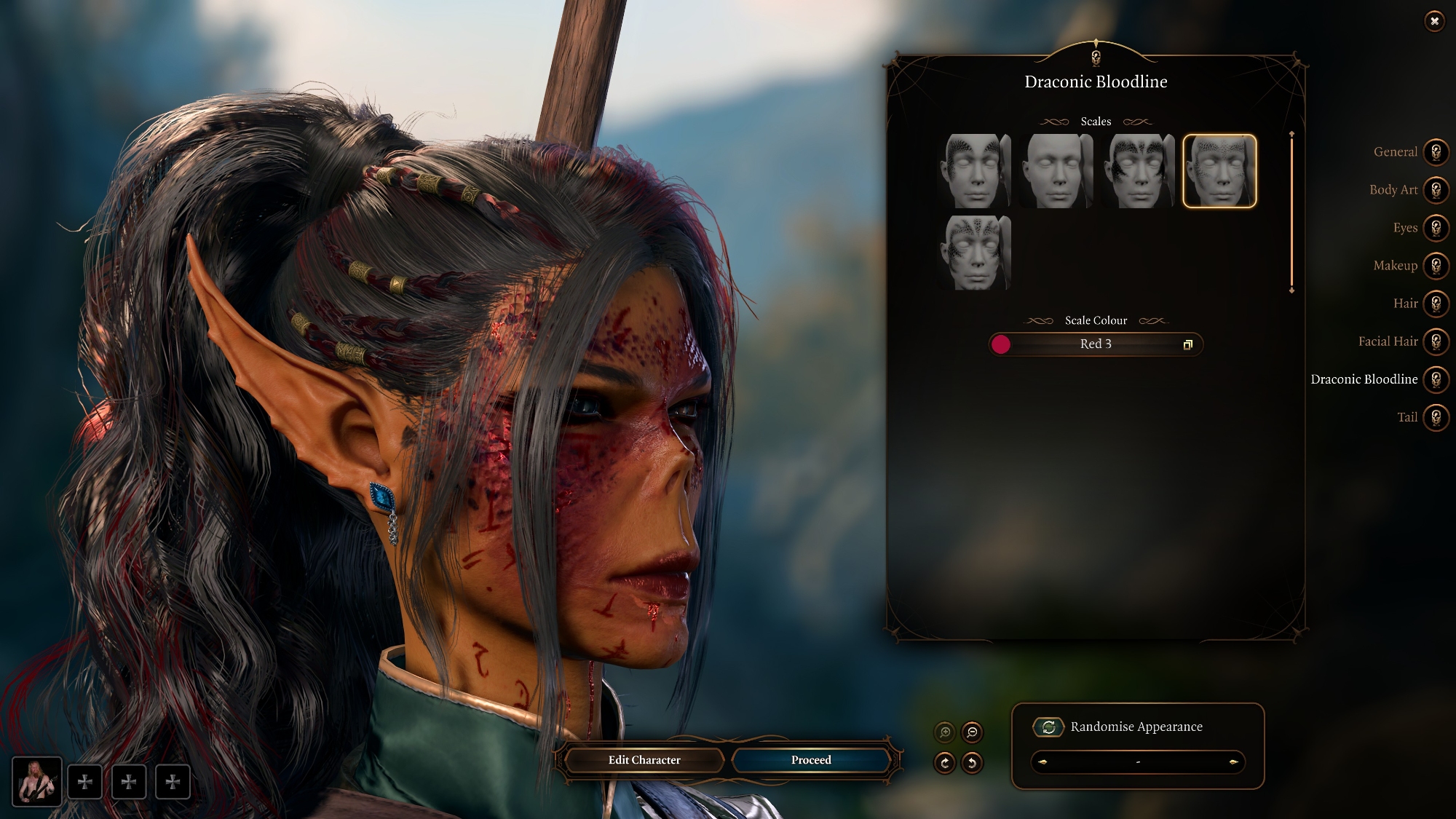Viewport: 1456px width, 819px height.
Task: Click the previous randomise preset arrow
Action: point(1042,762)
